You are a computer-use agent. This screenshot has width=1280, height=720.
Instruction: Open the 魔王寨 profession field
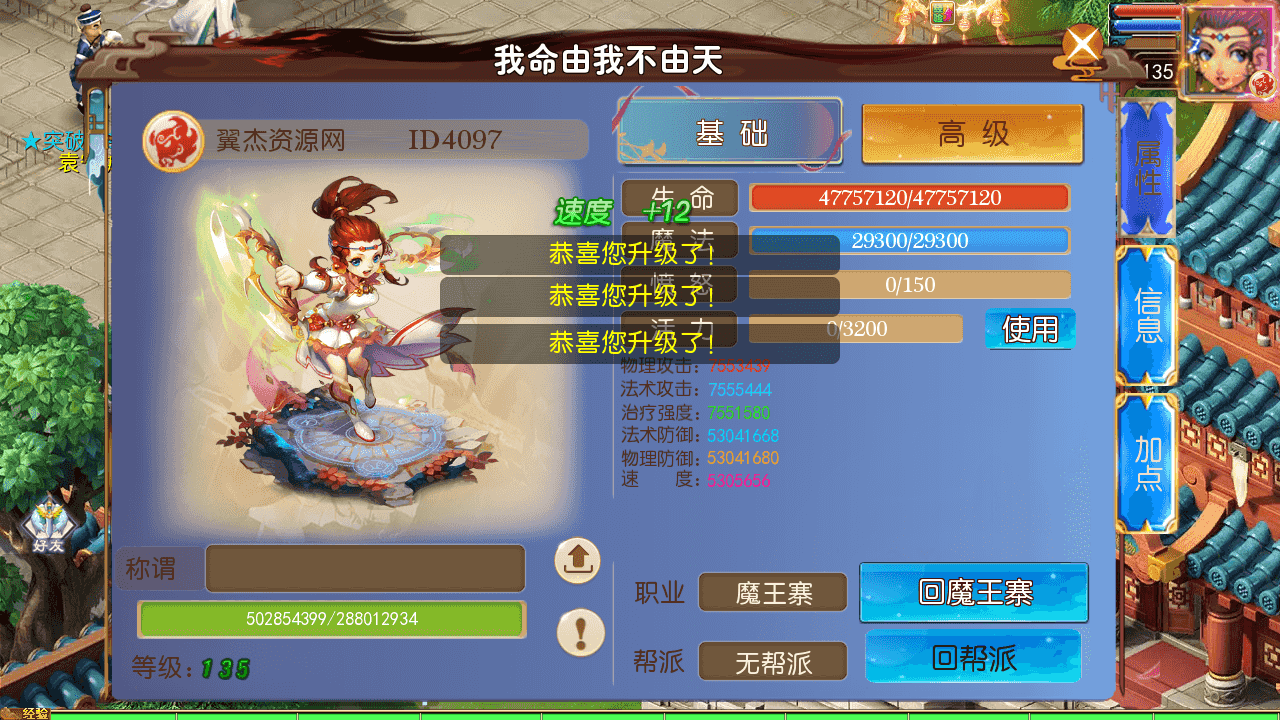click(772, 592)
